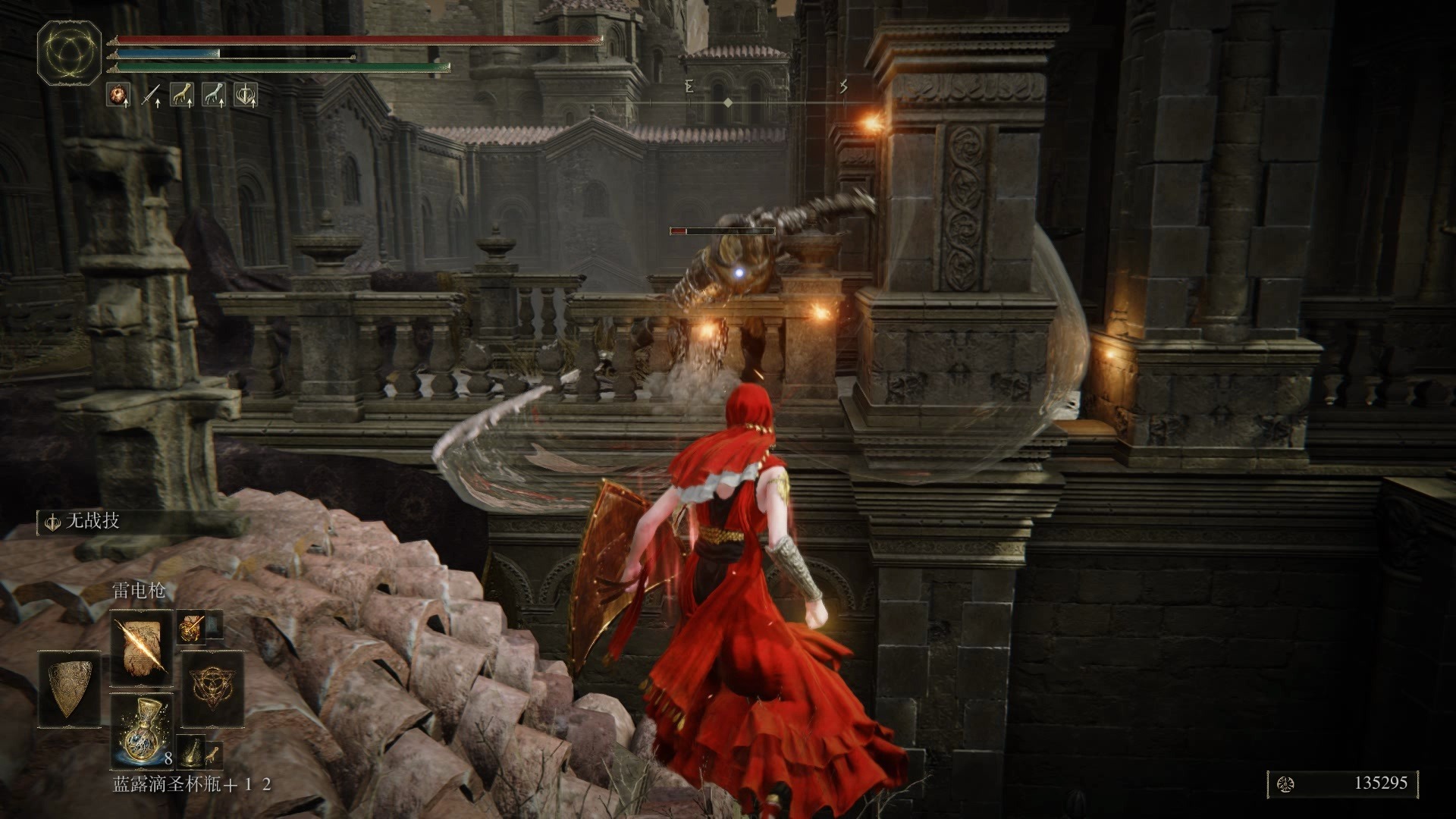Click the golden claw buff icon

[x=182, y=95]
